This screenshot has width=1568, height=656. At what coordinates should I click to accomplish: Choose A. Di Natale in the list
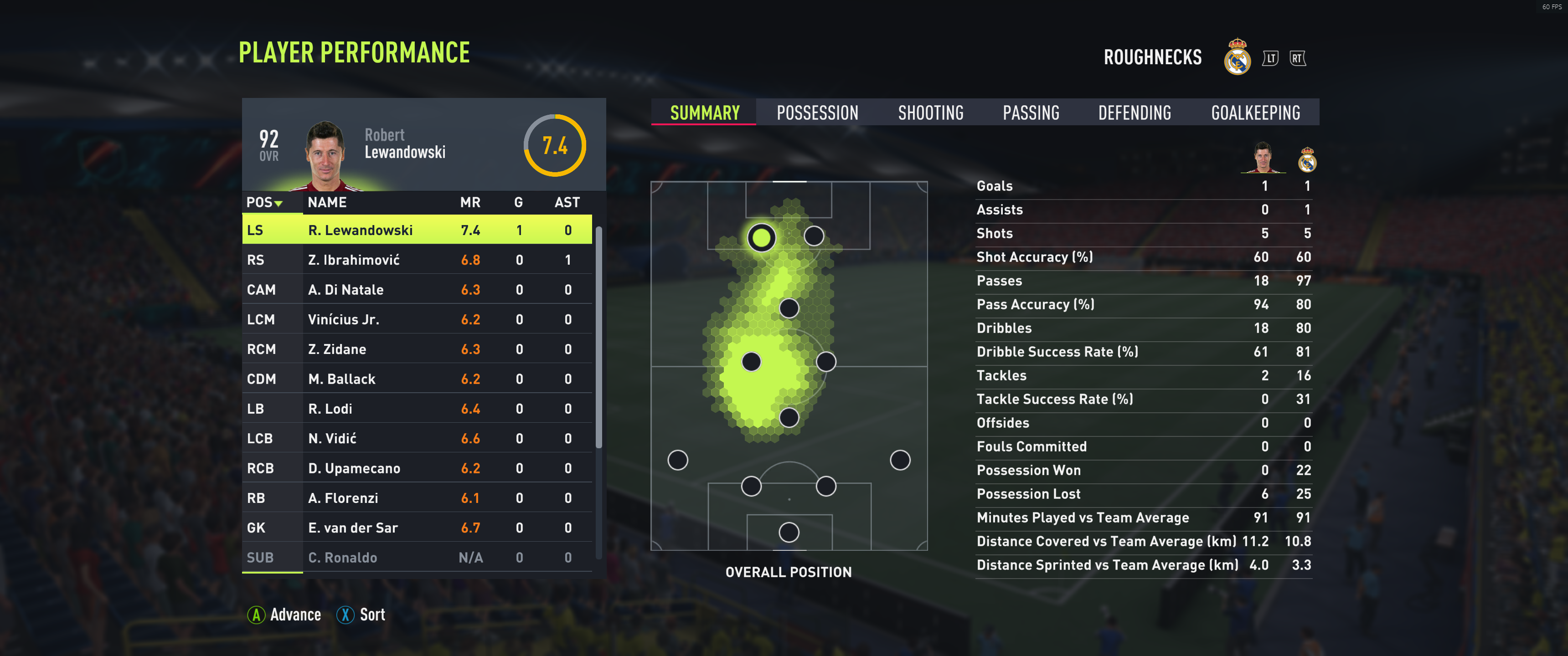click(x=416, y=290)
